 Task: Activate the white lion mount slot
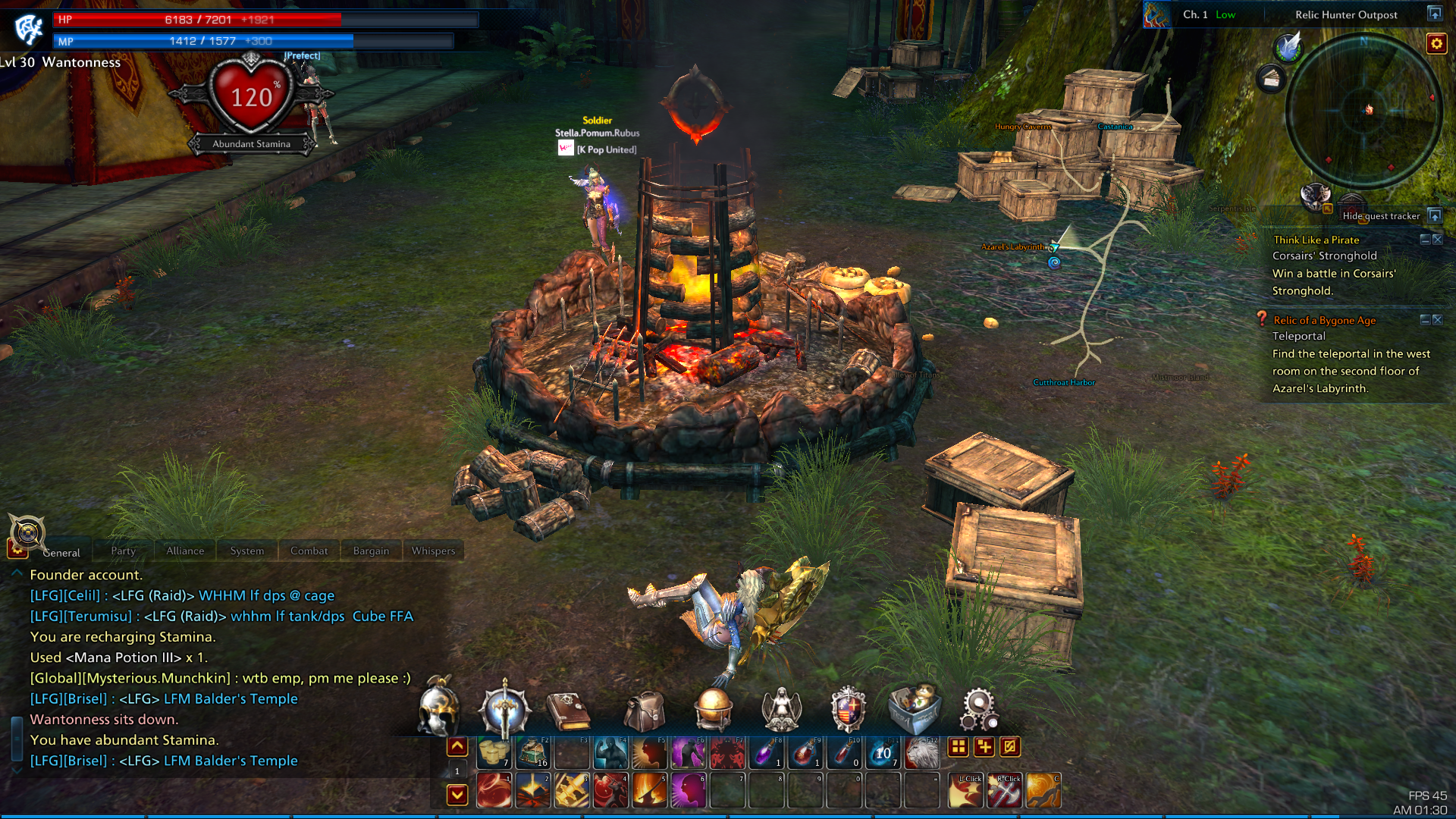(921, 752)
